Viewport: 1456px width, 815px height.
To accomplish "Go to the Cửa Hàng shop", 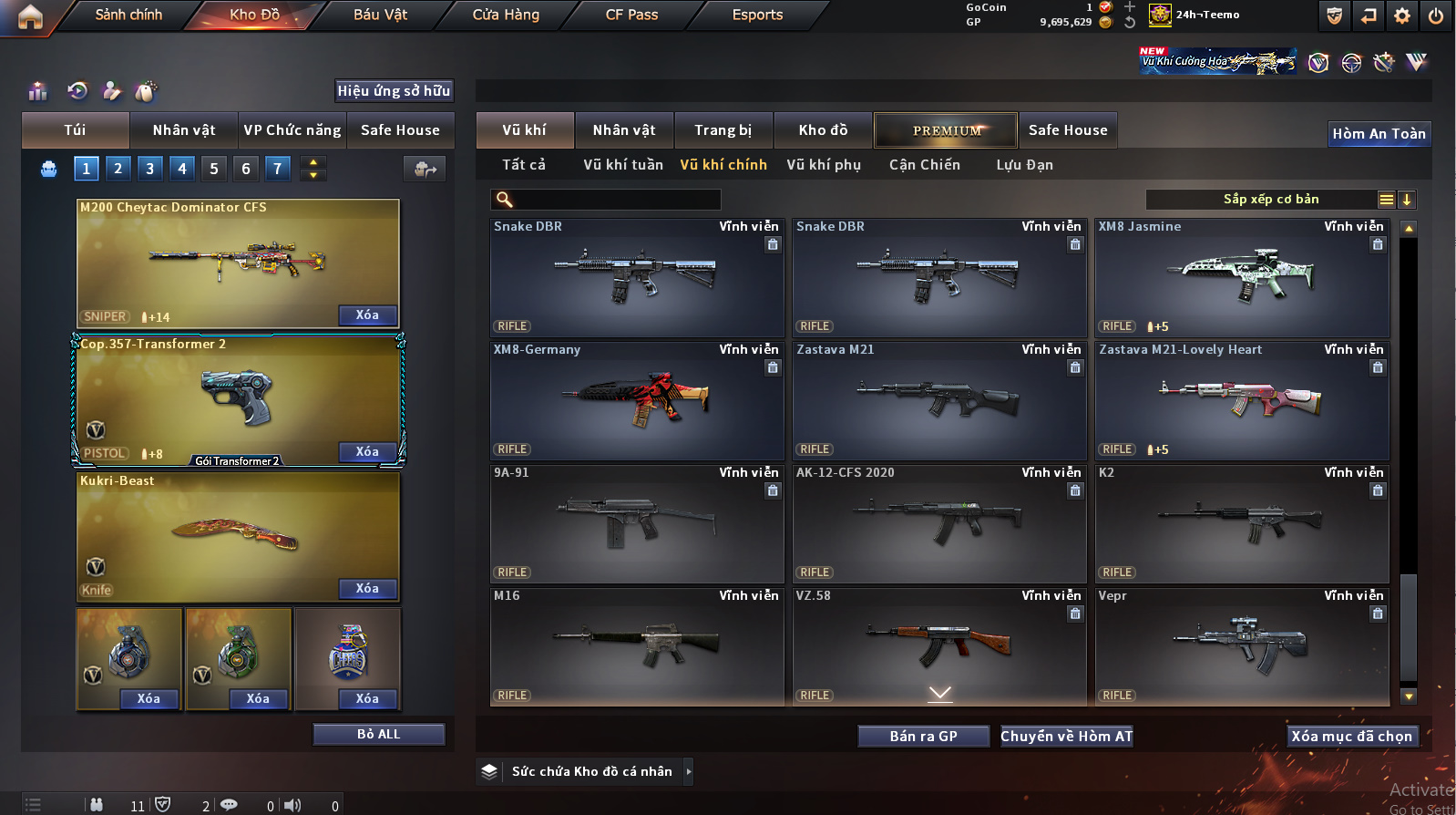I will [x=506, y=15].
